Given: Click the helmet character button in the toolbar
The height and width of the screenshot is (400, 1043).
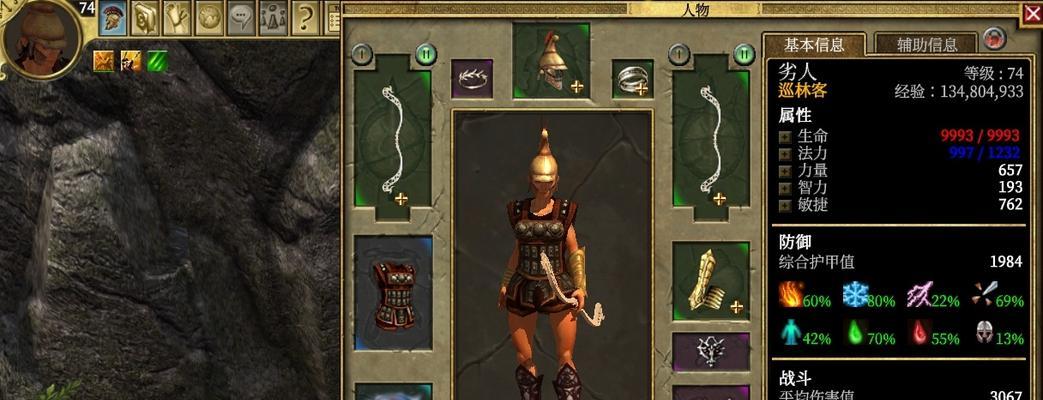Looking at the screenshot, I should click(113, 16).
